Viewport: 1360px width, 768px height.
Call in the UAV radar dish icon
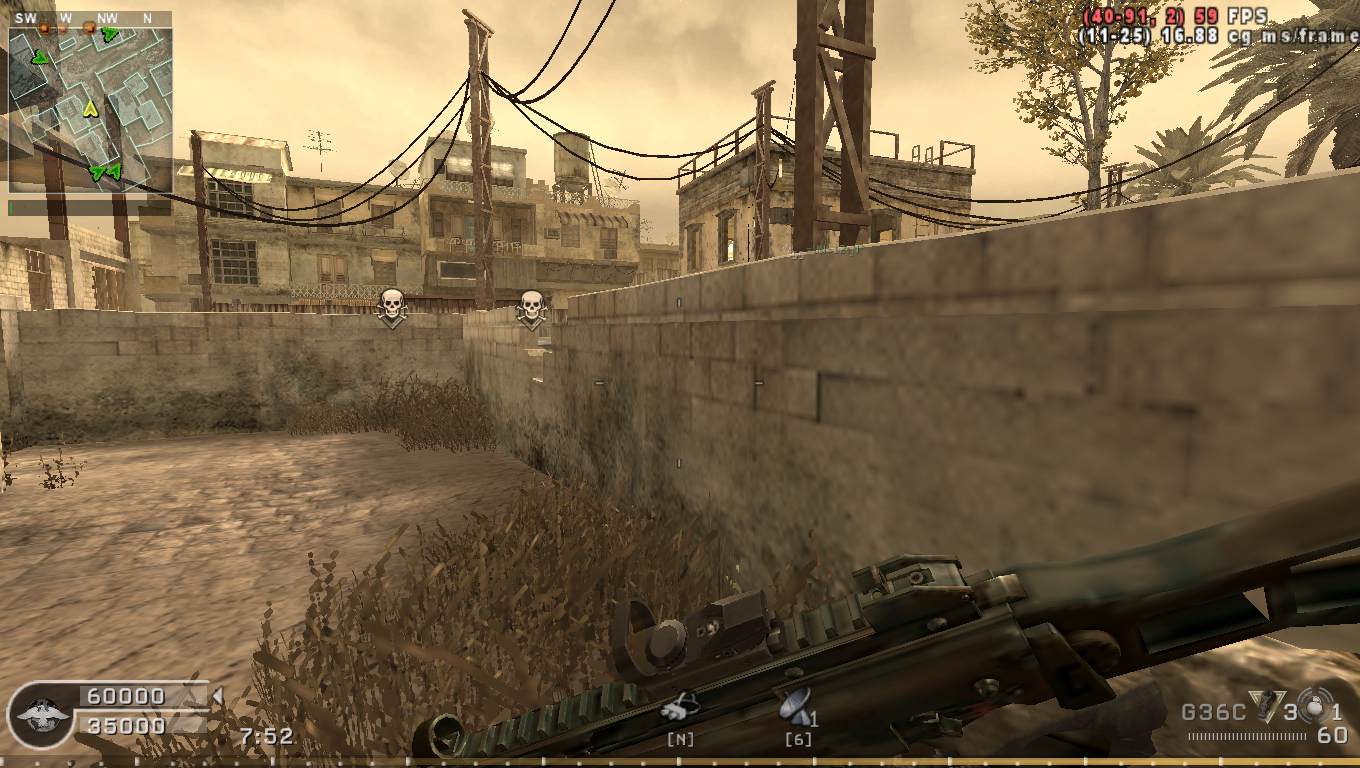pos(795,706)
